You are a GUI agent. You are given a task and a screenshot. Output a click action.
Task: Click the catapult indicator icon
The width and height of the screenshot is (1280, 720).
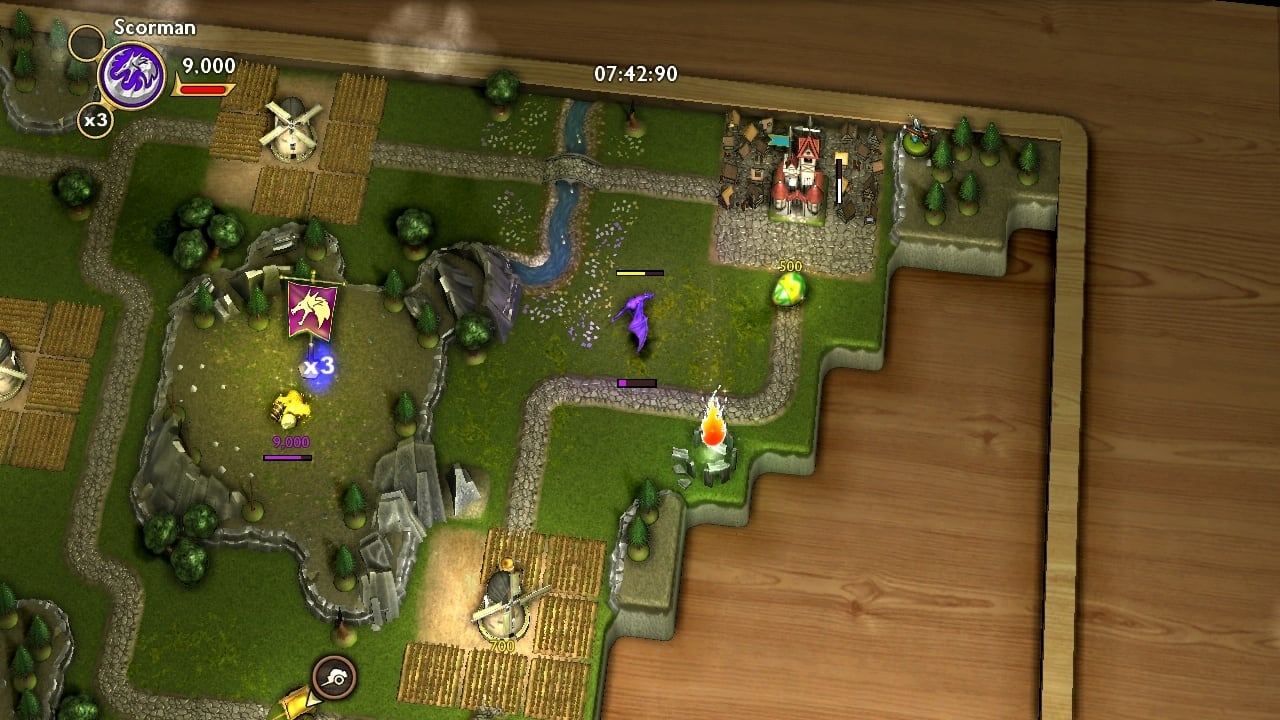[334, 677]
